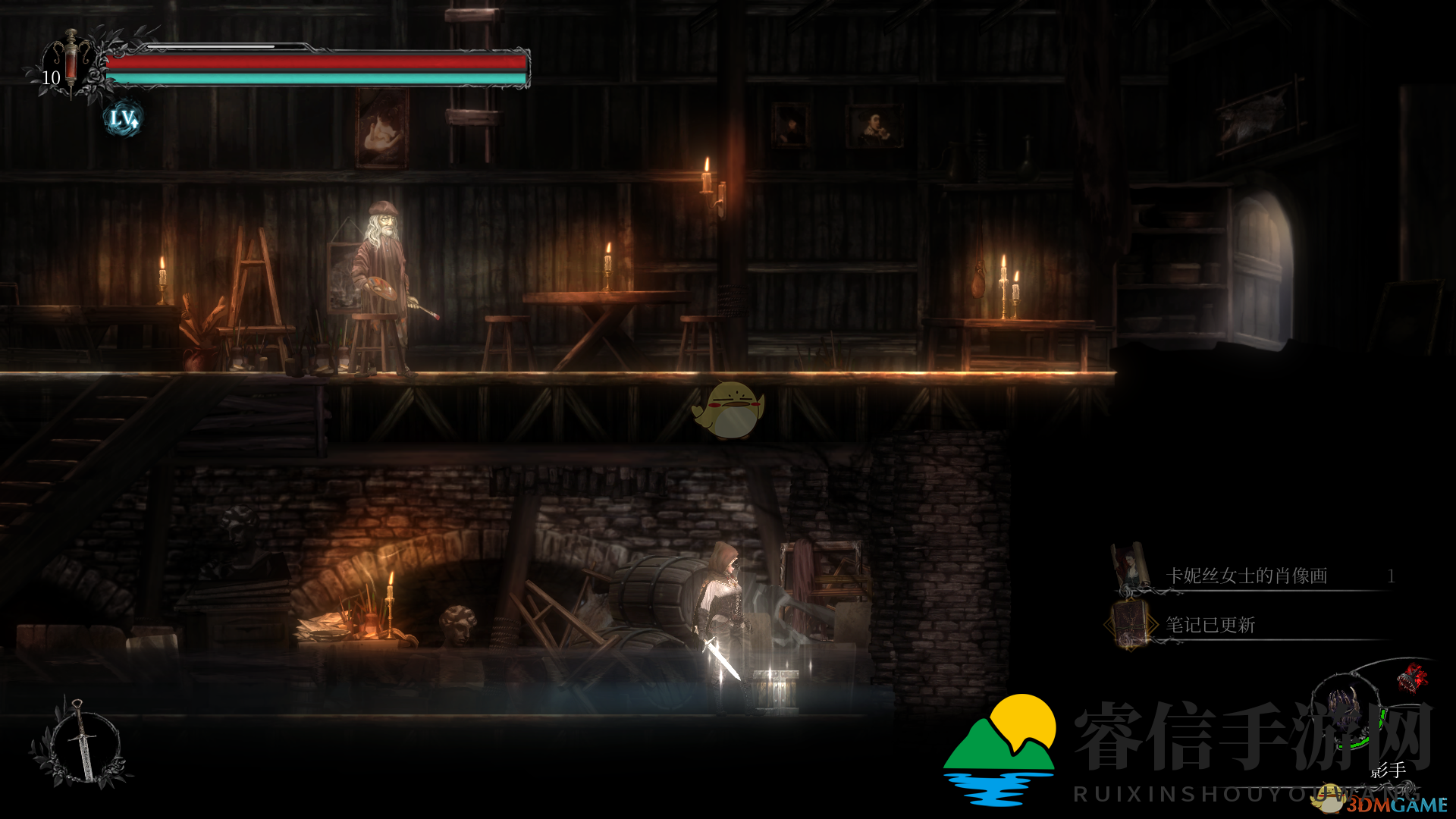The image size is (1456, 819).
Task: Select the healing syringe potion icon
Action: point(71,62)
